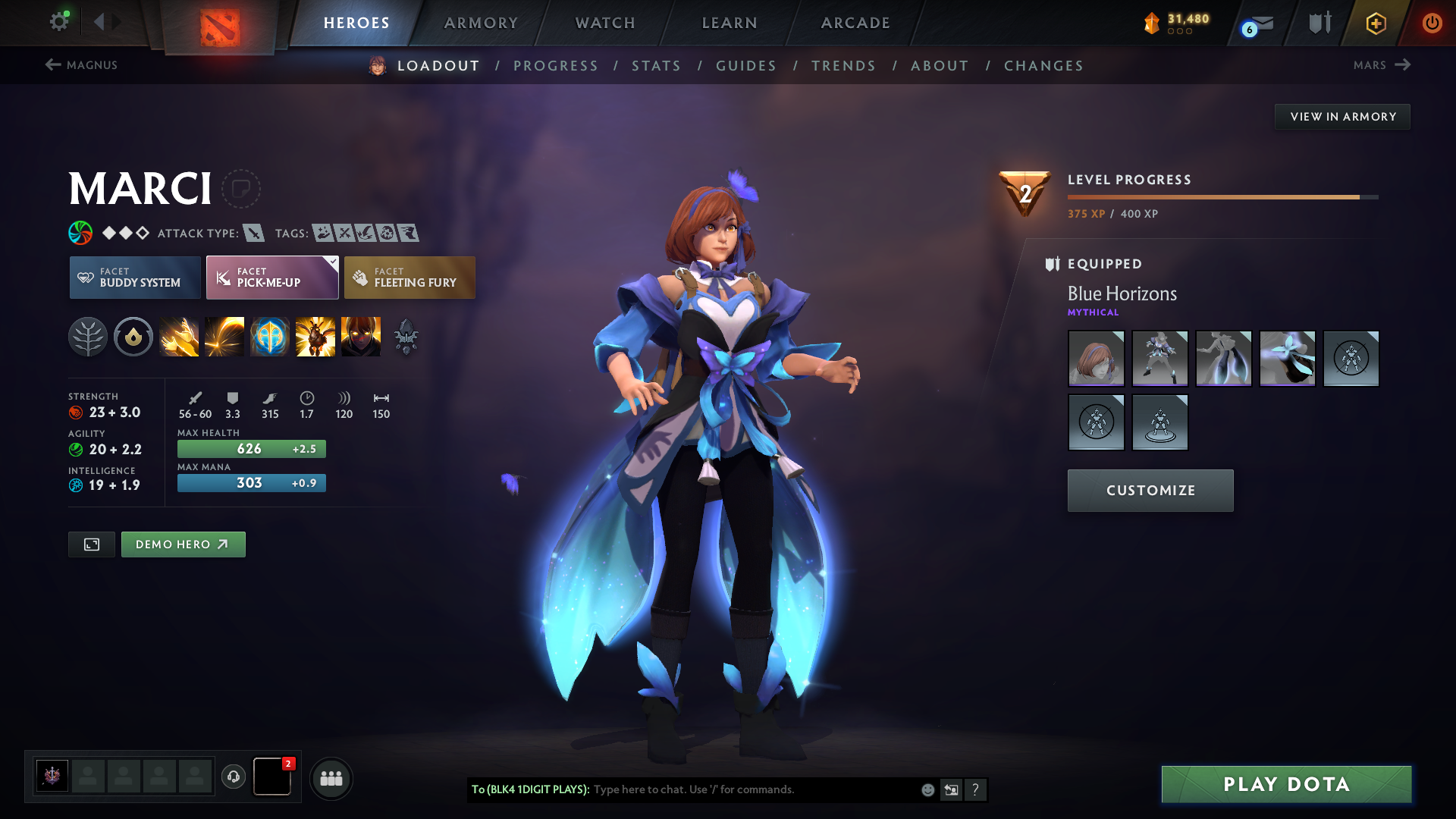
Task: Quit game with the power icon
Action: click(1432, 23)
